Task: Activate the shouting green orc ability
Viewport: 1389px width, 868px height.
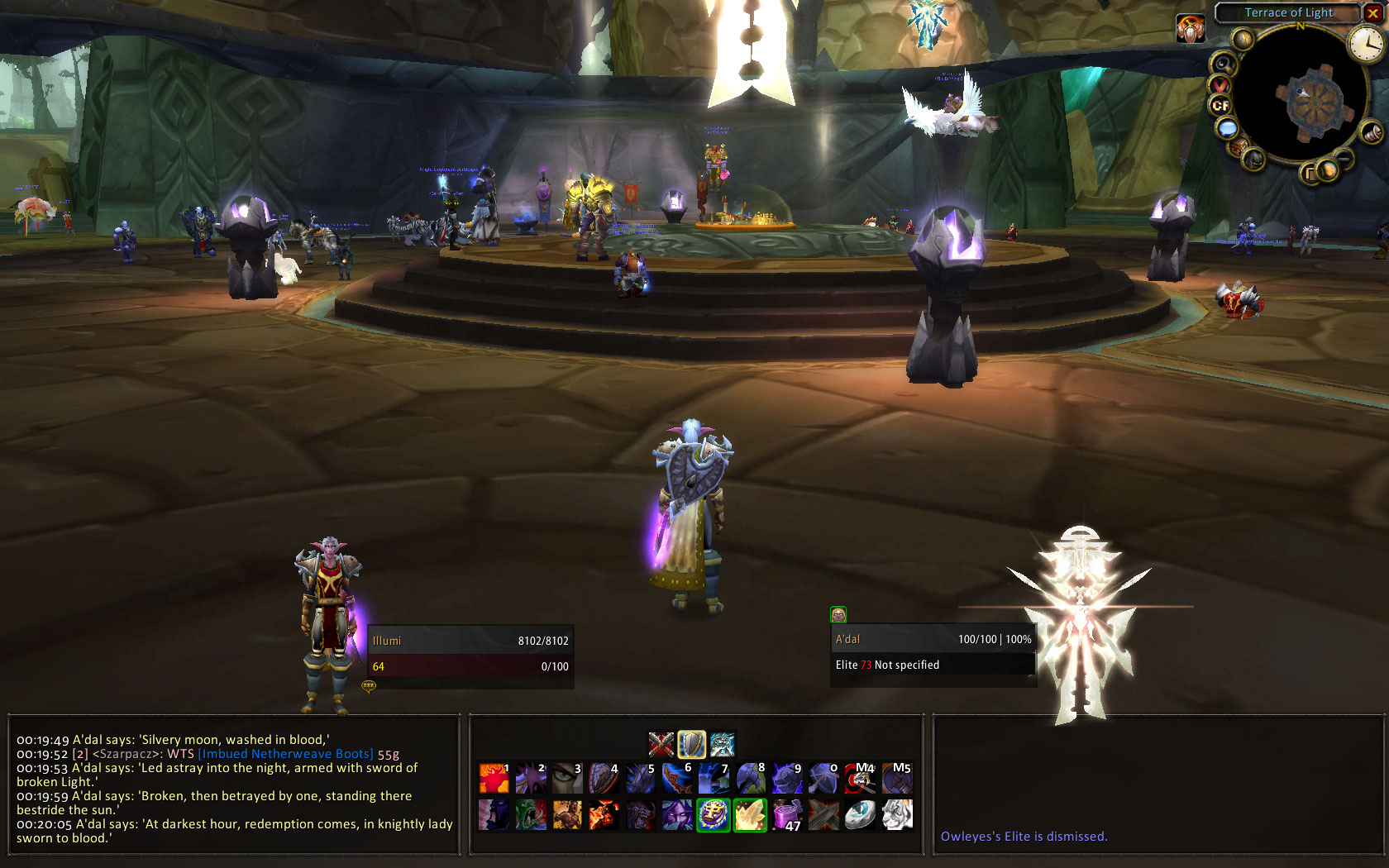Action: pos(530,815)
